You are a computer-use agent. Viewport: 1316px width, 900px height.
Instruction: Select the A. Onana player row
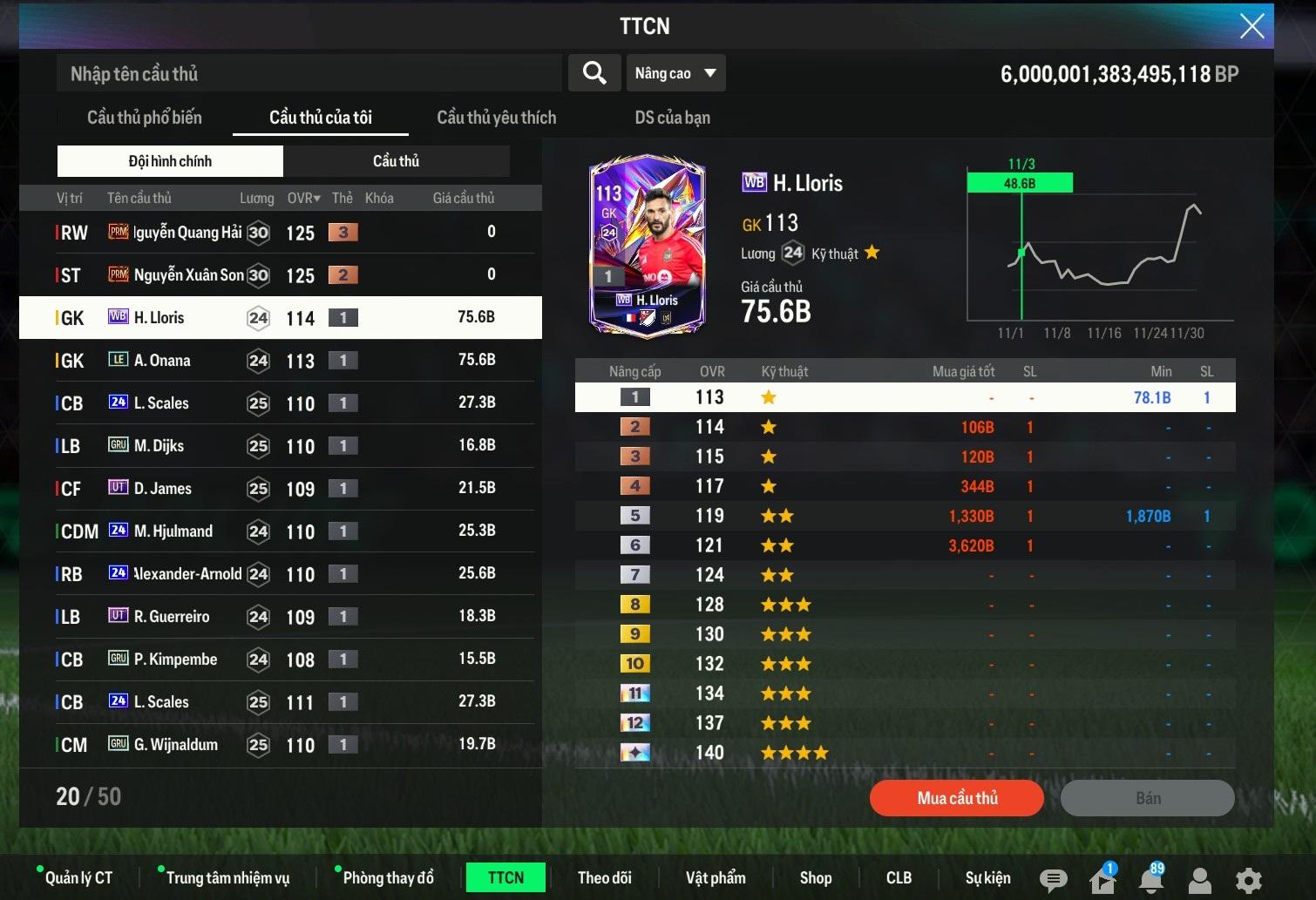(280, 361)
